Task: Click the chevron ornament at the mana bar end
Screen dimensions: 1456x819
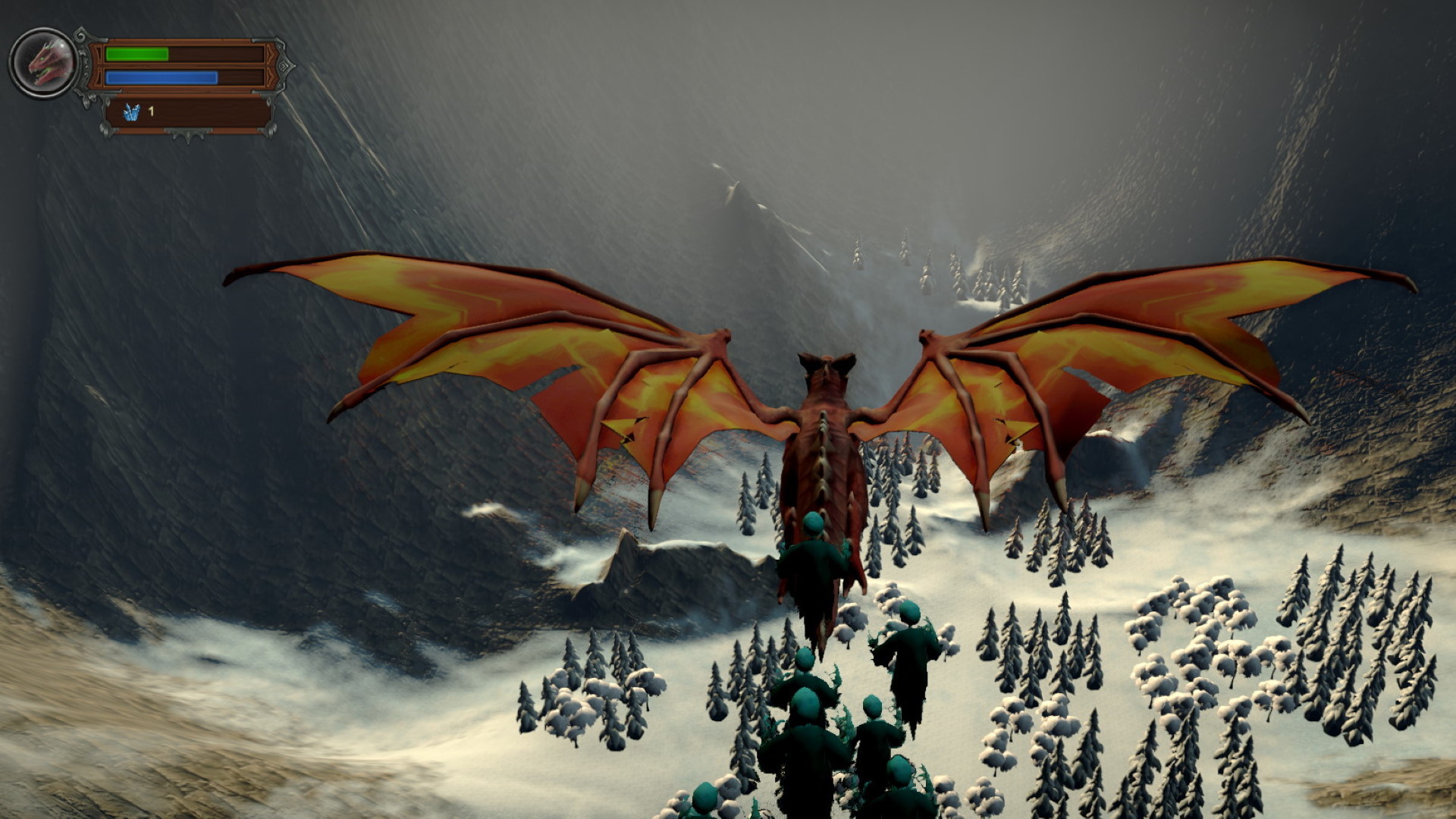Action: 271,77
